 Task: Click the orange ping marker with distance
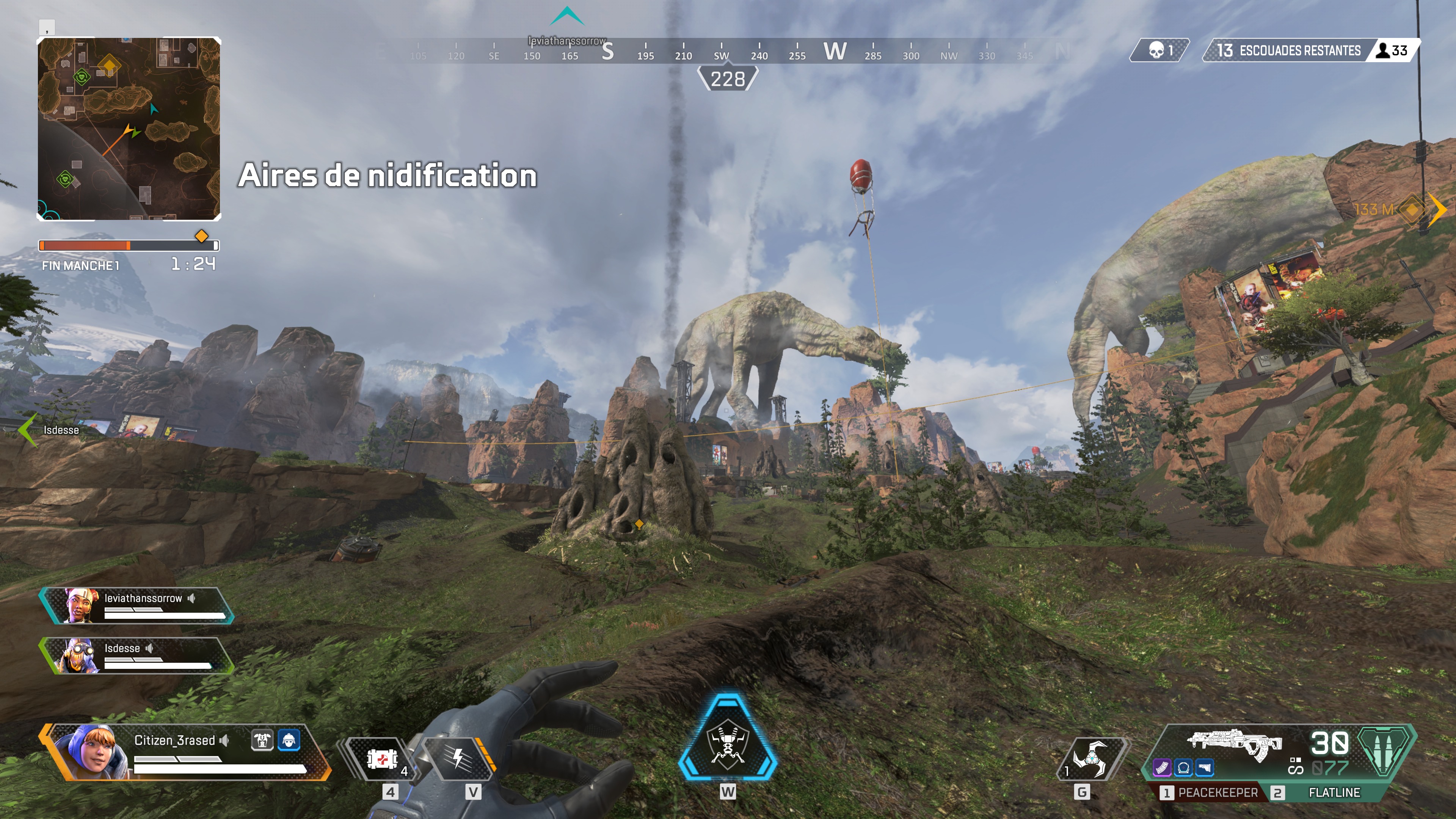[x=1411, y=210]
